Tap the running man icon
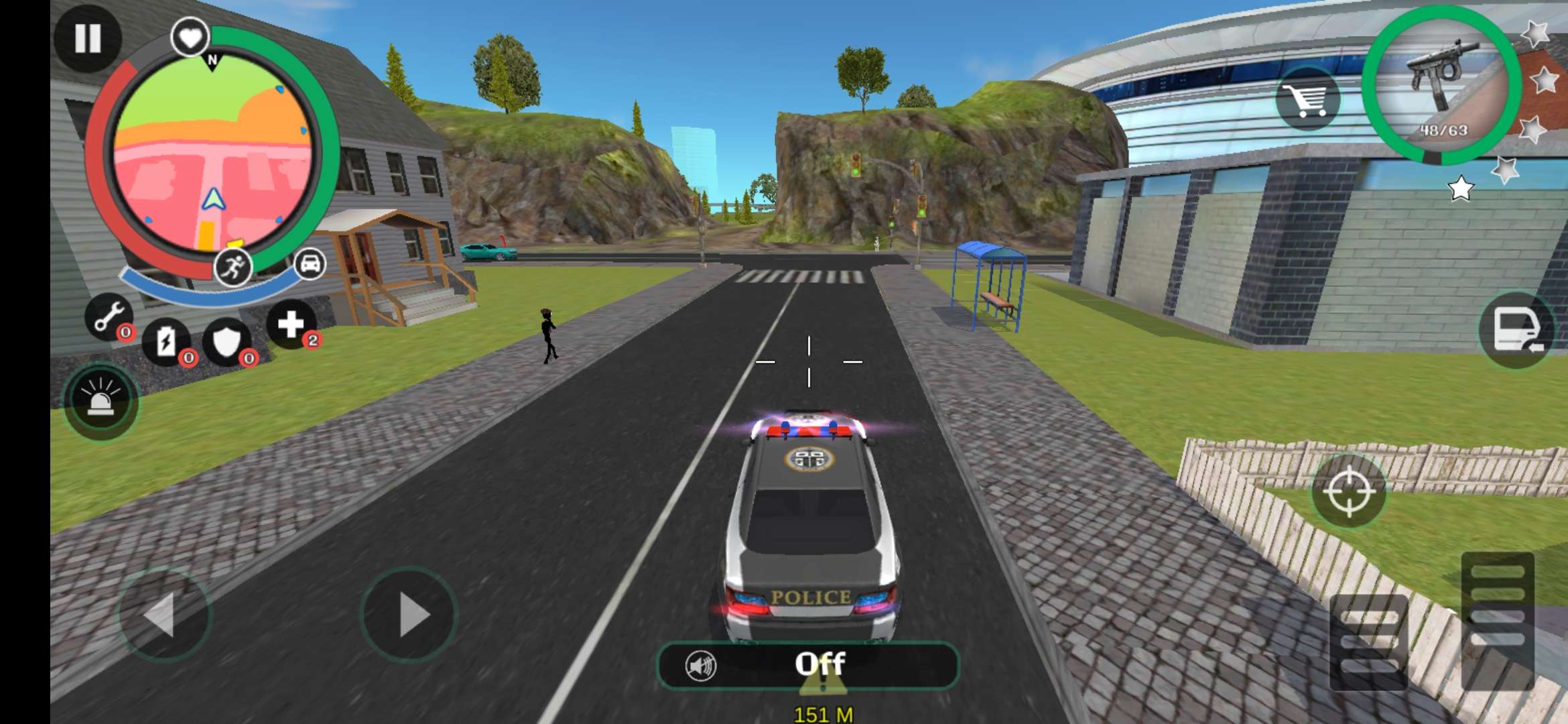Viewport: 1568px width, 724px height. pyautogui.click(x=233, y=267)
